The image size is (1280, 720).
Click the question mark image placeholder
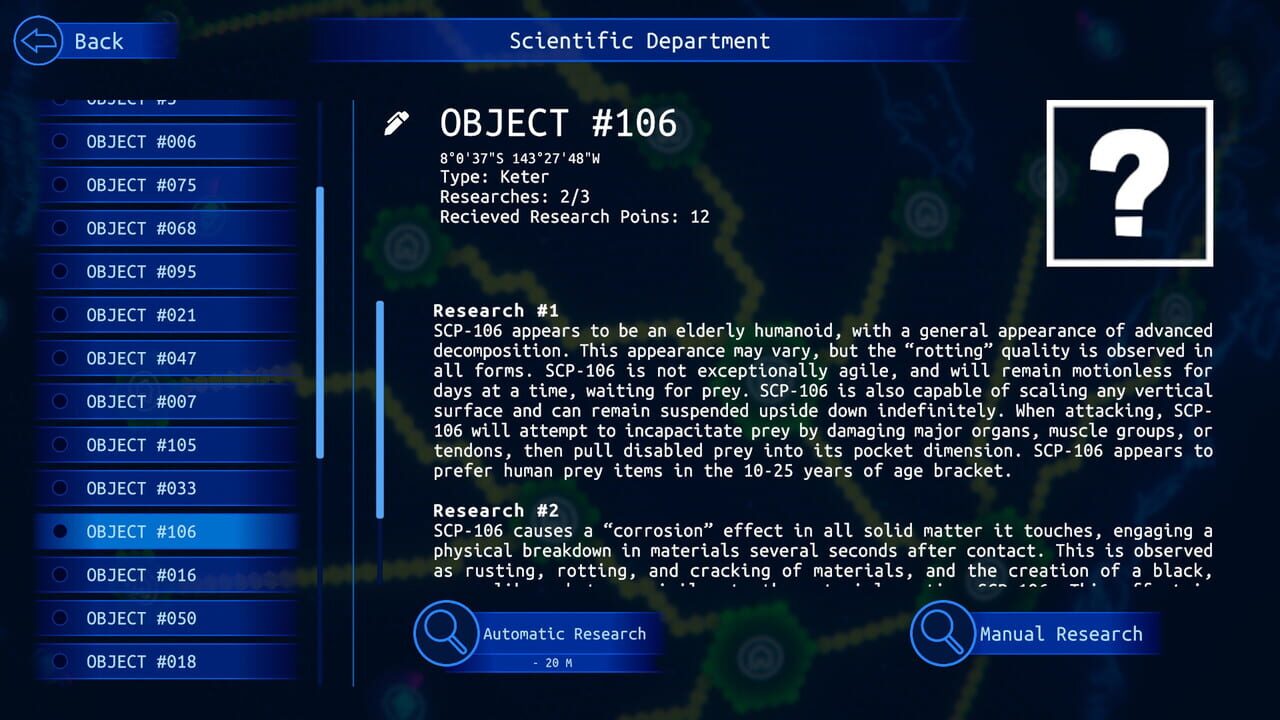point(1129,183)
